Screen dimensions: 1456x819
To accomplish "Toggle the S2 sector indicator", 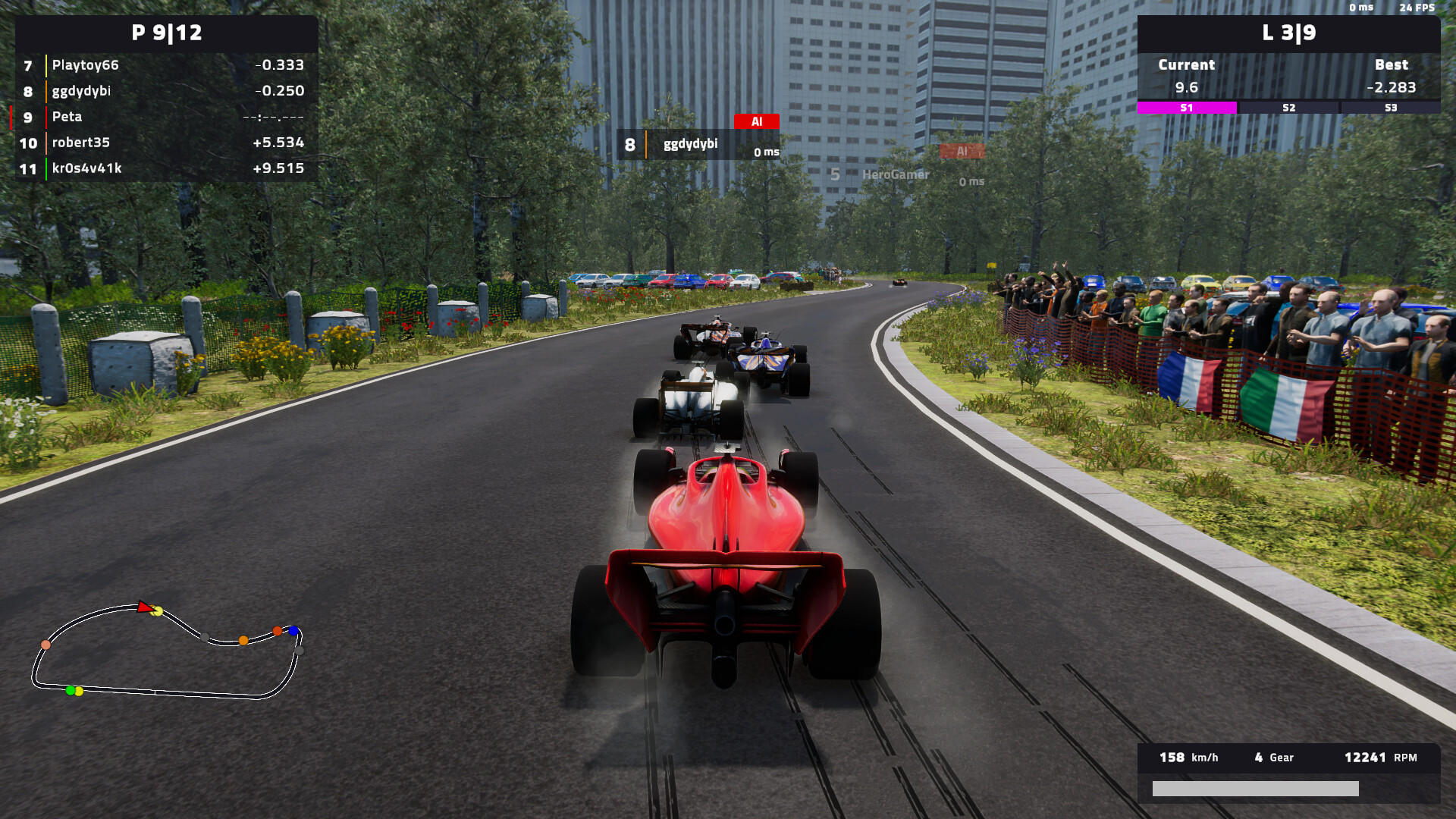I will coord(1288,108).
